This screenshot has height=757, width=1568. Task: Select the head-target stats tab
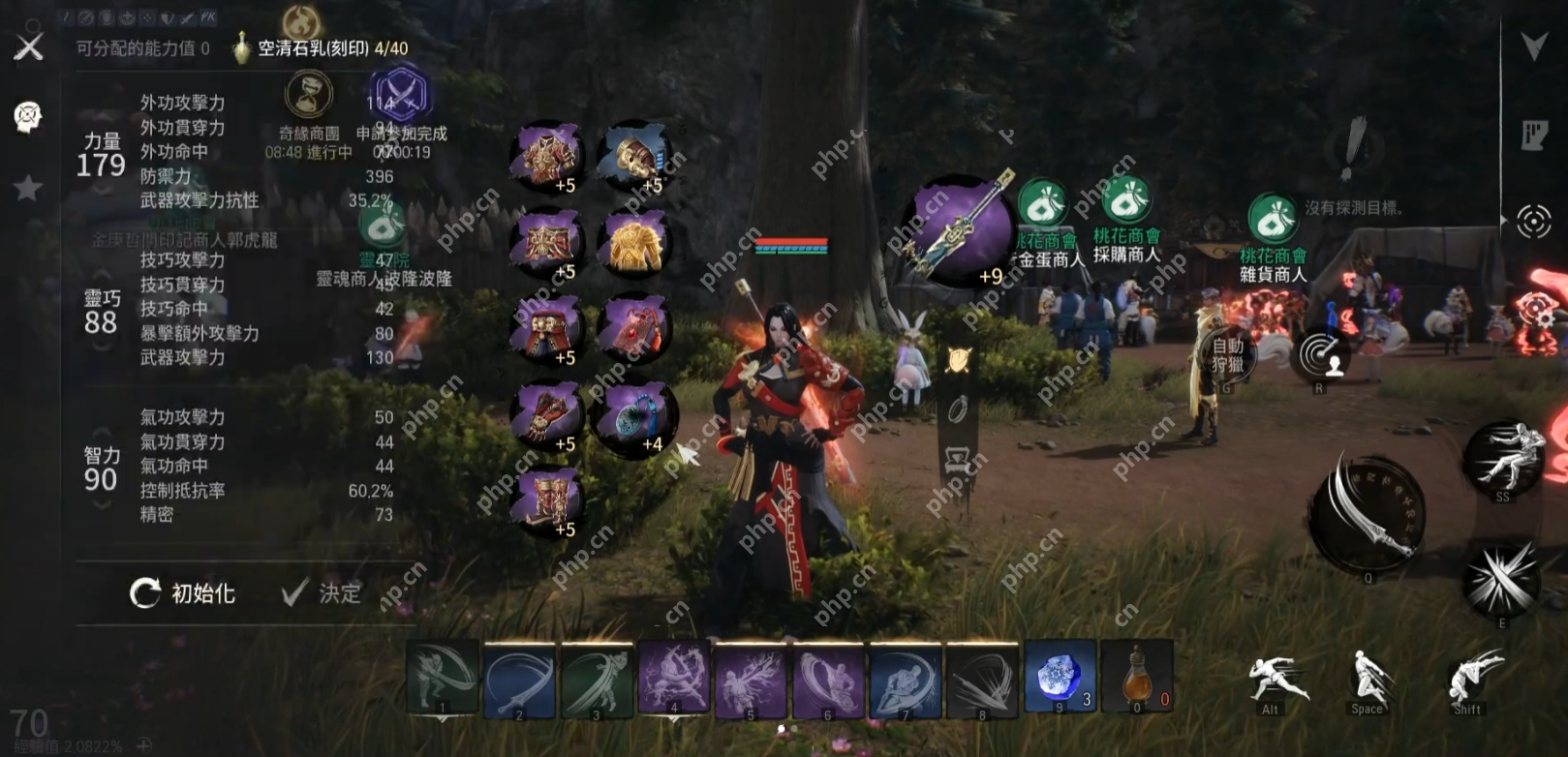28,117
